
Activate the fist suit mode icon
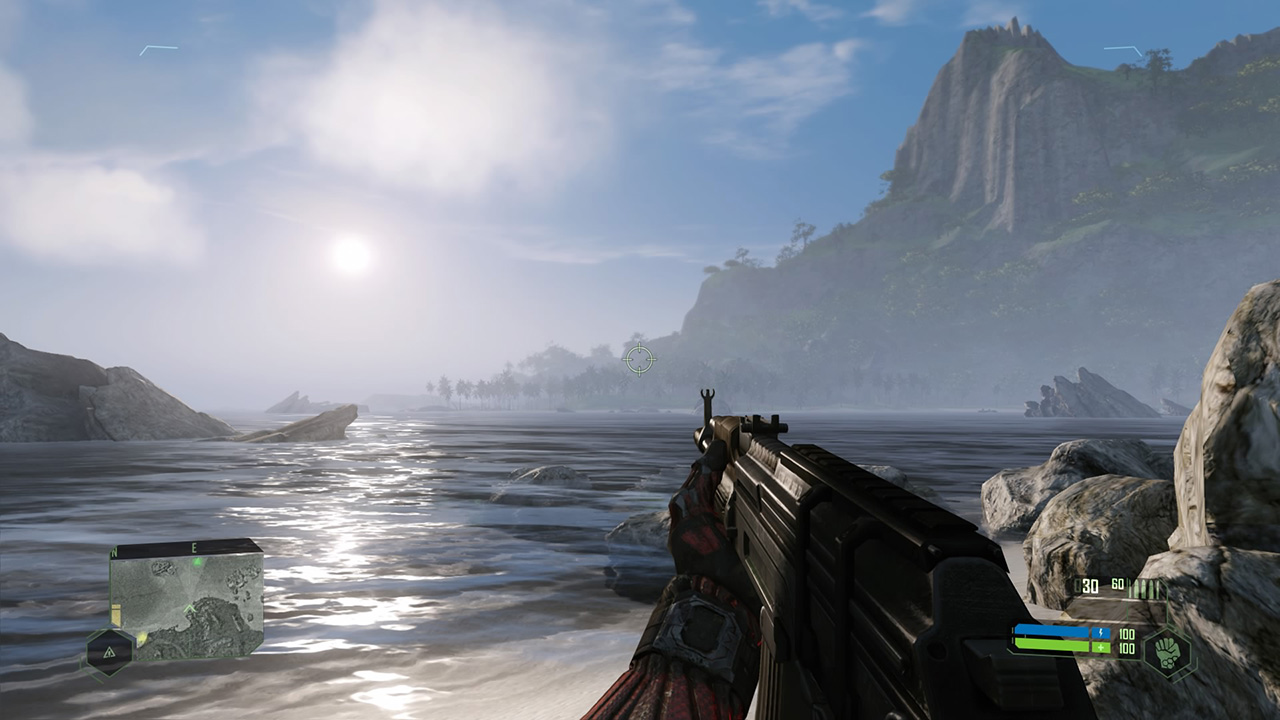pyautogui.click(x=1167, y=650)
